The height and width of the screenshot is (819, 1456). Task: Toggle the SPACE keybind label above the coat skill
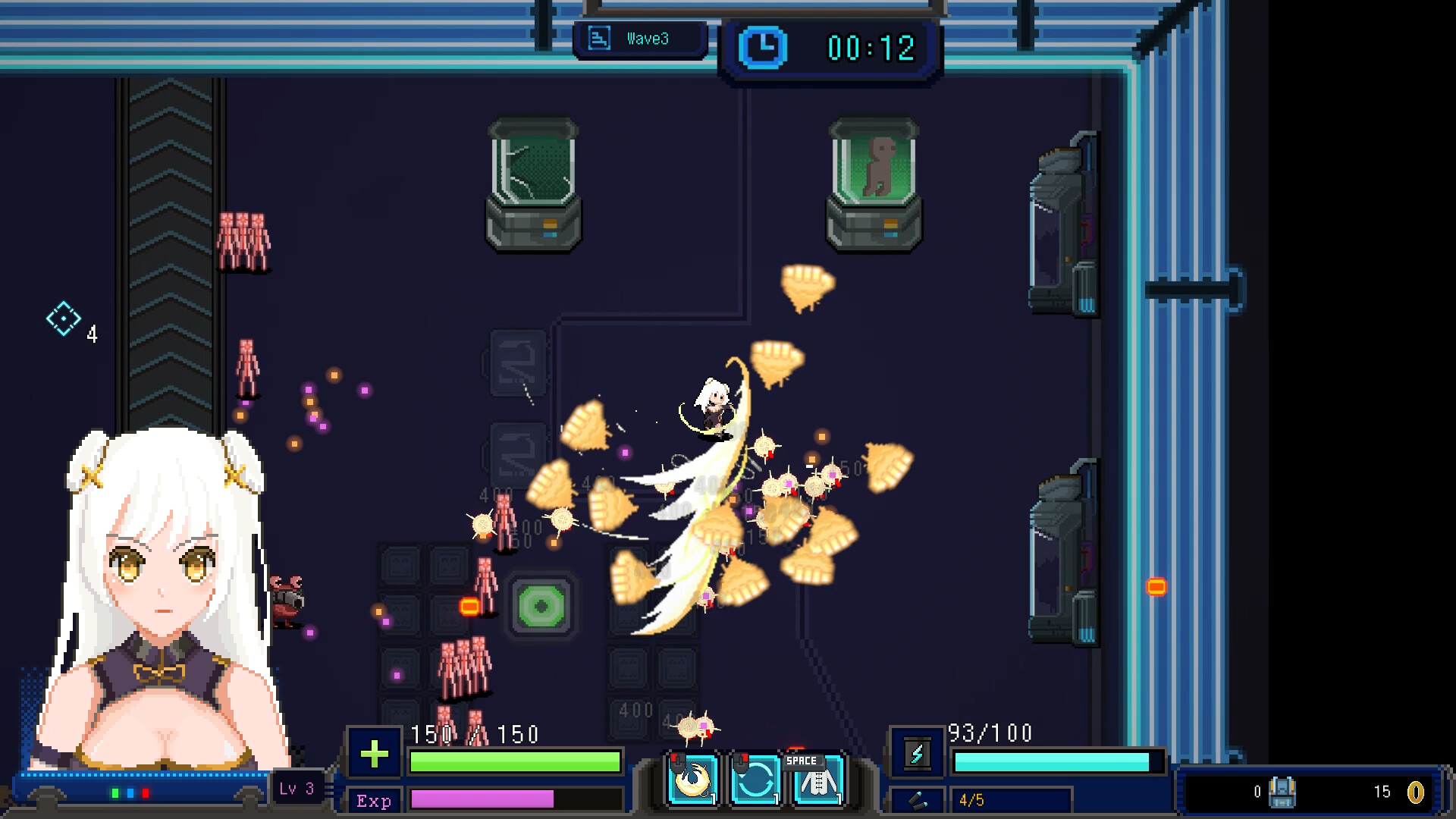[804, 761]
